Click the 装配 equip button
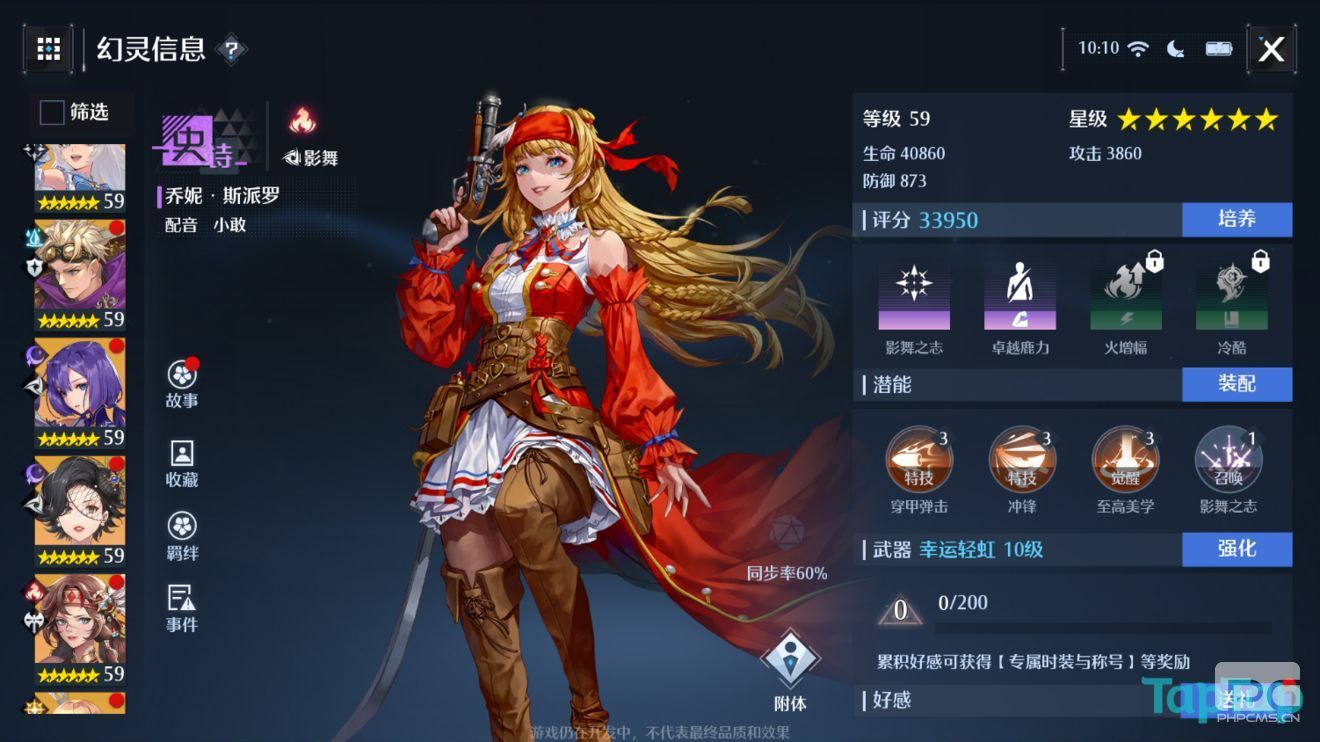This screenshot has height=742, width=1320. [x=1237, y=384]
